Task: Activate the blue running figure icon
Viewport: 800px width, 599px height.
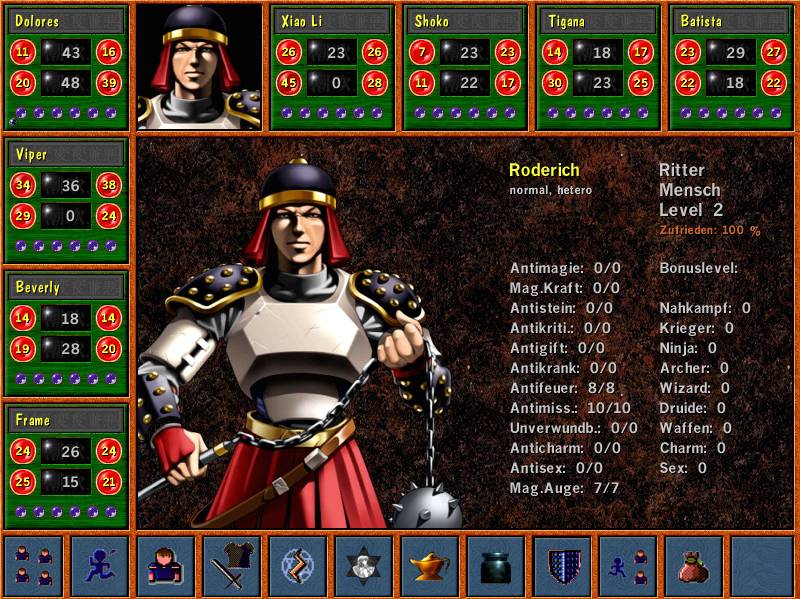Action: coord(100,565)
